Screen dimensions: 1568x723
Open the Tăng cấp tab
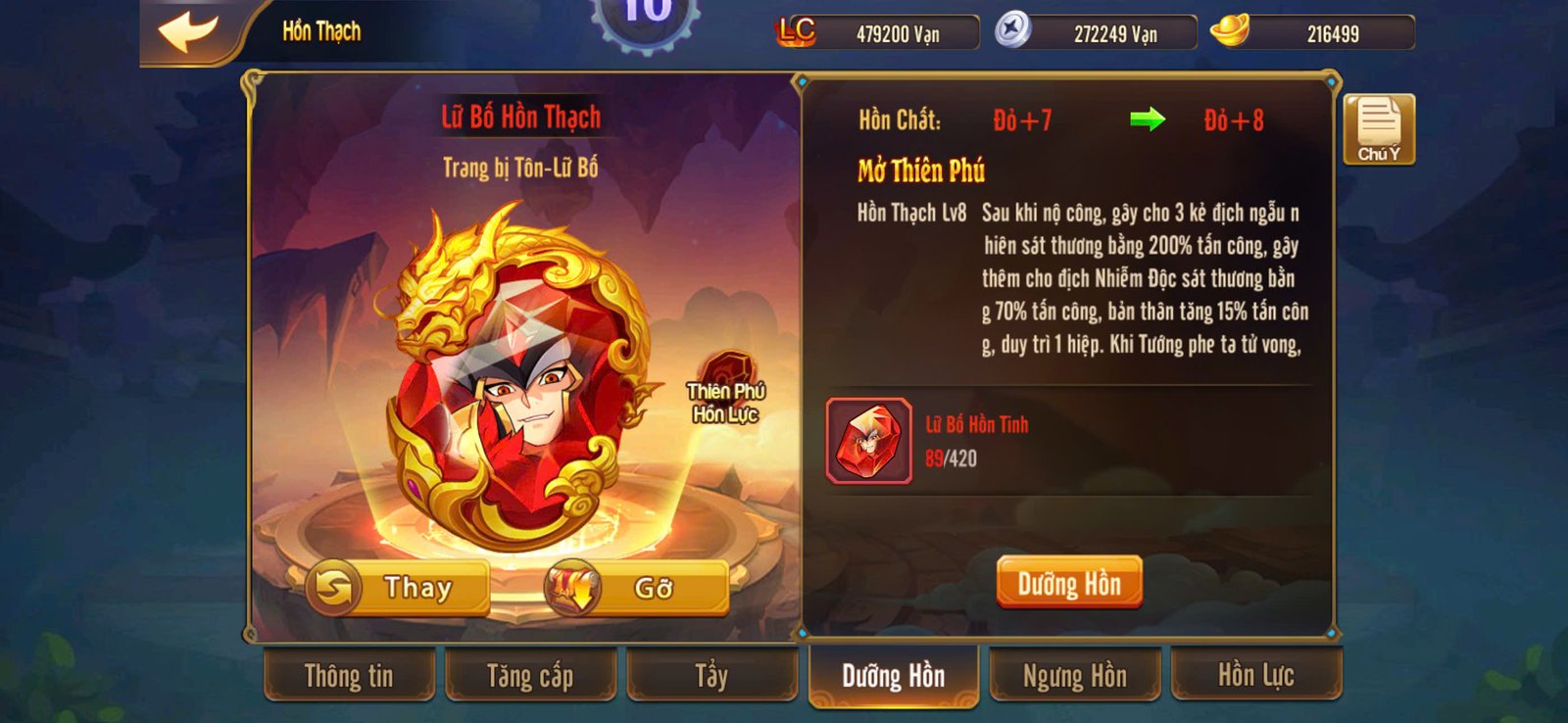point(529,676)
